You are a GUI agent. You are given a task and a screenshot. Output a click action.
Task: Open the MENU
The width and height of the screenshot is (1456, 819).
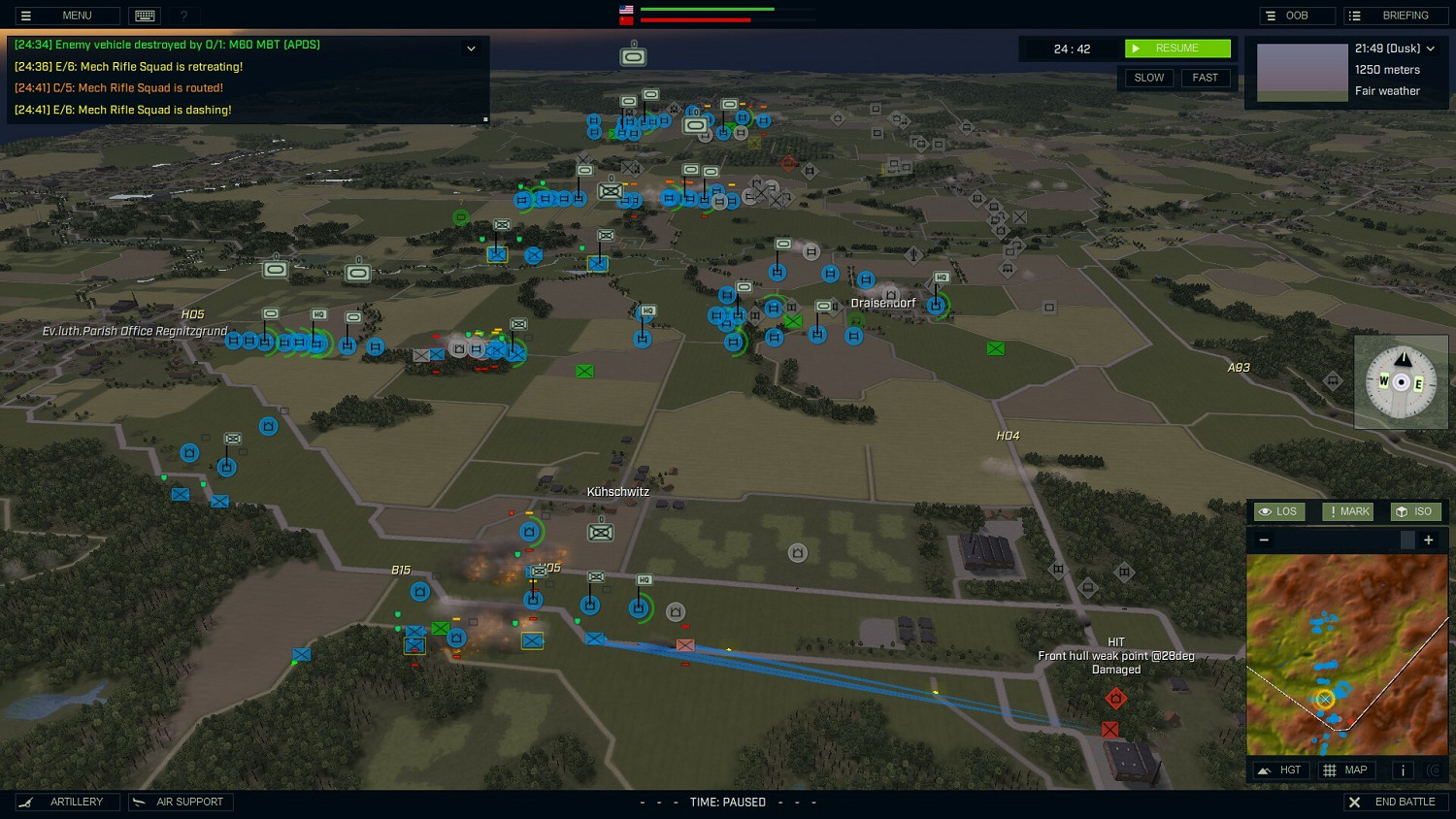click(66, 16)
